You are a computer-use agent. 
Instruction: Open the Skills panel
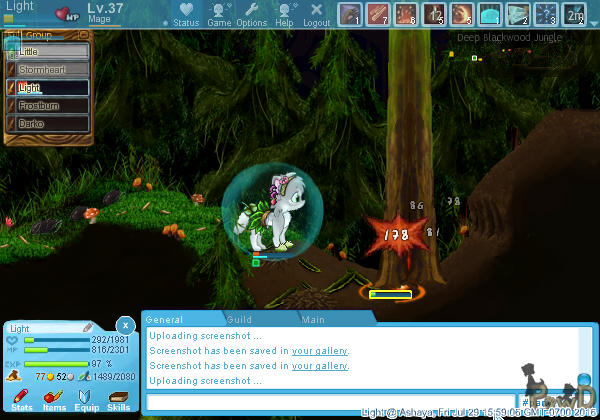point(118,400)
